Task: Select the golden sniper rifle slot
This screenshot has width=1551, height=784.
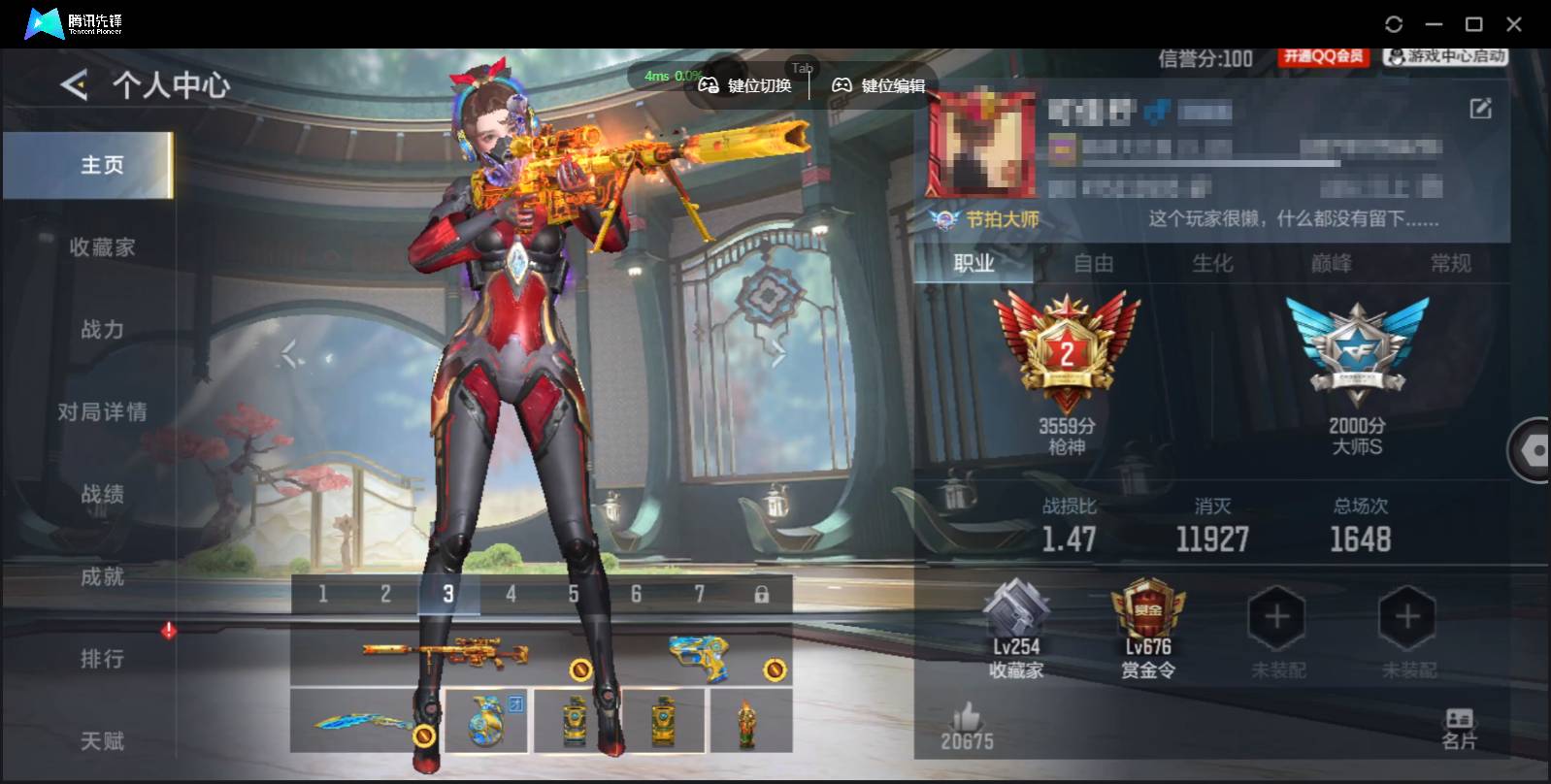Action: 446,655
